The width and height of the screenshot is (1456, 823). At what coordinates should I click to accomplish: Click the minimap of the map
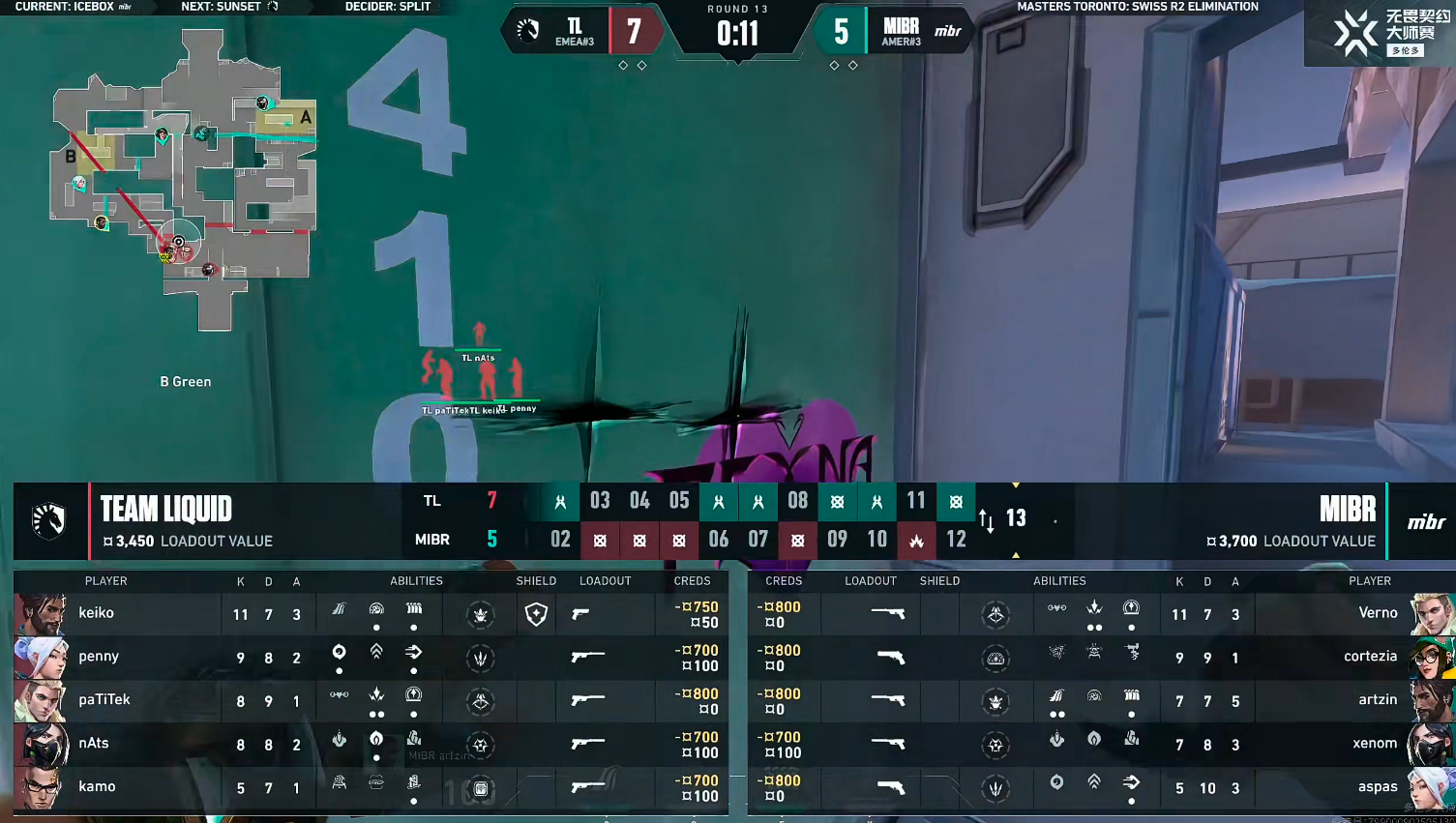click(x=184, y=179)
